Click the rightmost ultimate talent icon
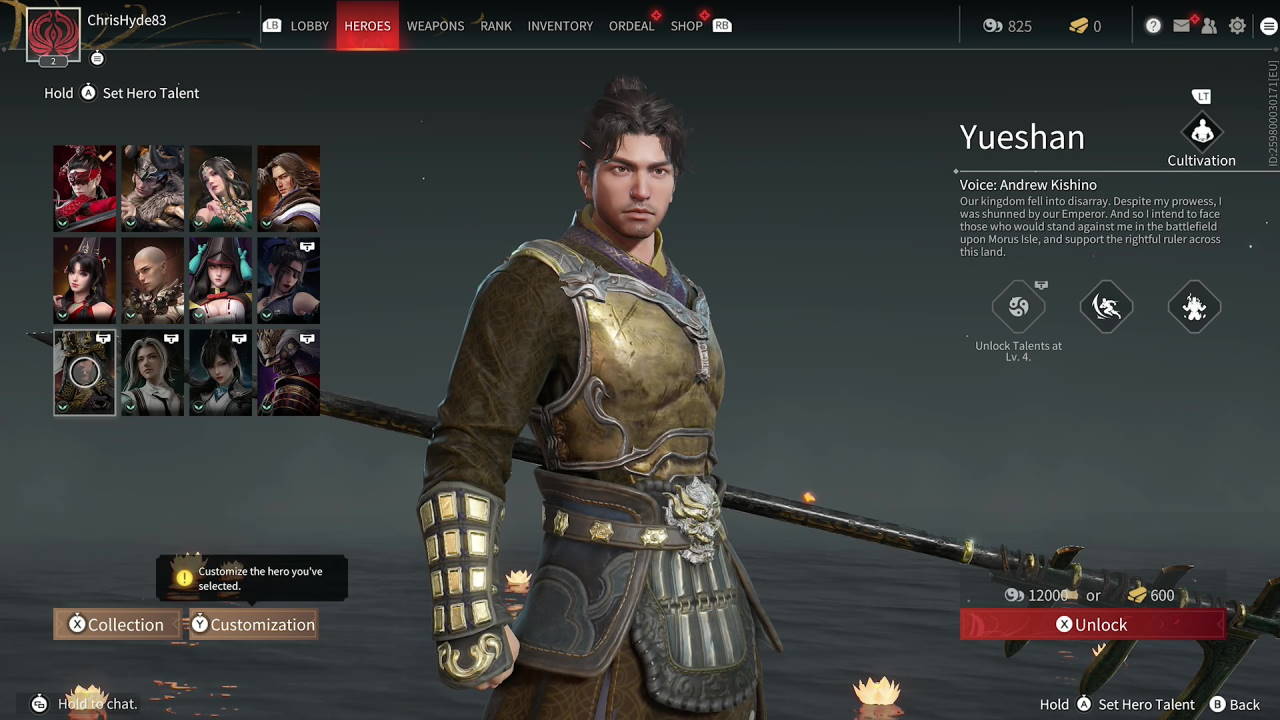 (1194, 307)
